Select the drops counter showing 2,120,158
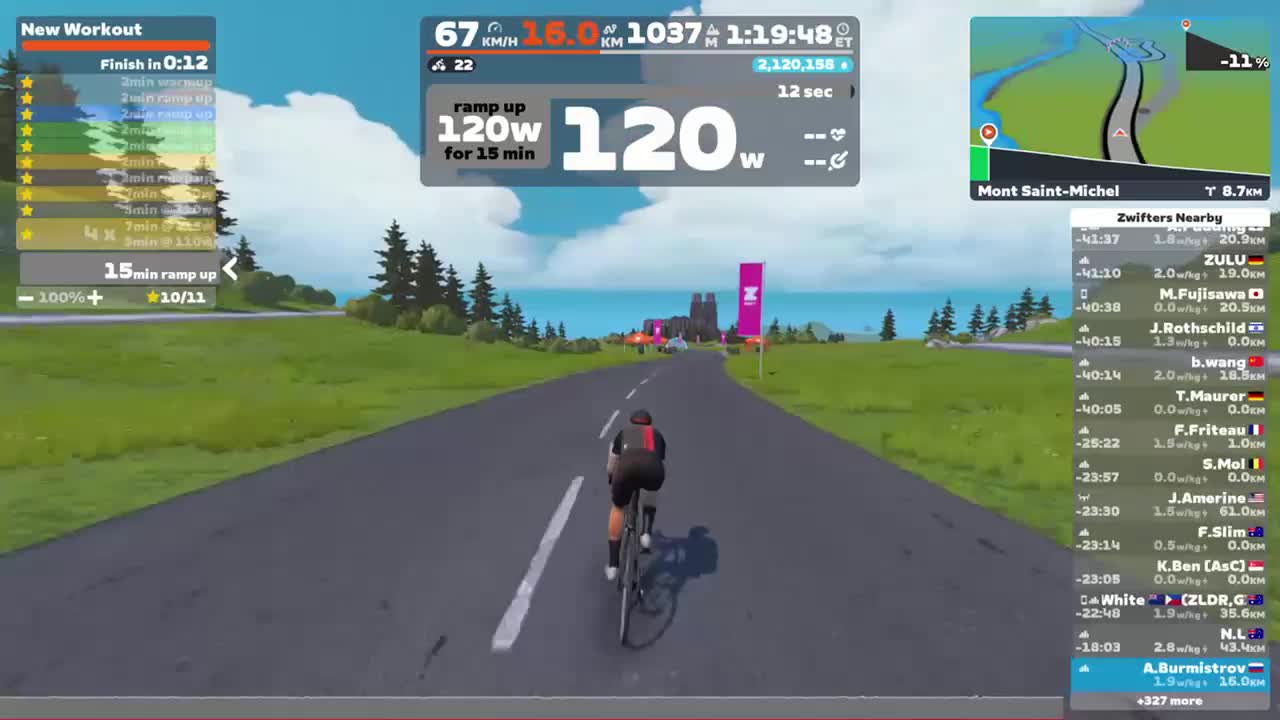This screenshot has height=720, width=1280. (800, 66)
